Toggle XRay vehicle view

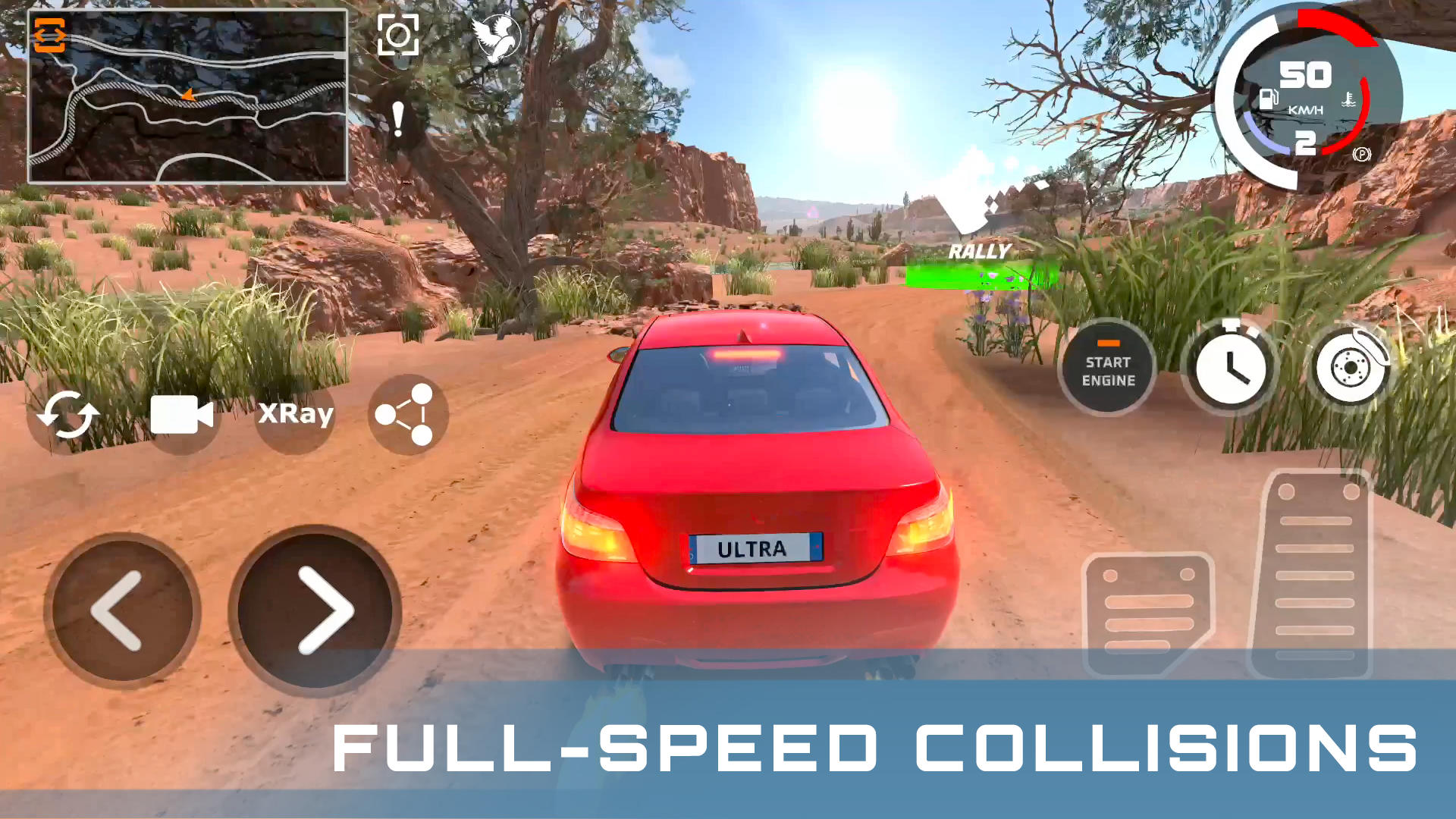pyautogui.click(x=294, y=413)
